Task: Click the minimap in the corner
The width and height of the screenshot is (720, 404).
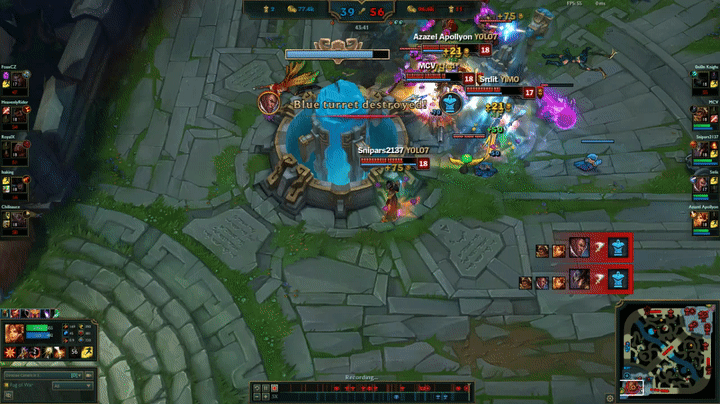Action: point(667,352)
